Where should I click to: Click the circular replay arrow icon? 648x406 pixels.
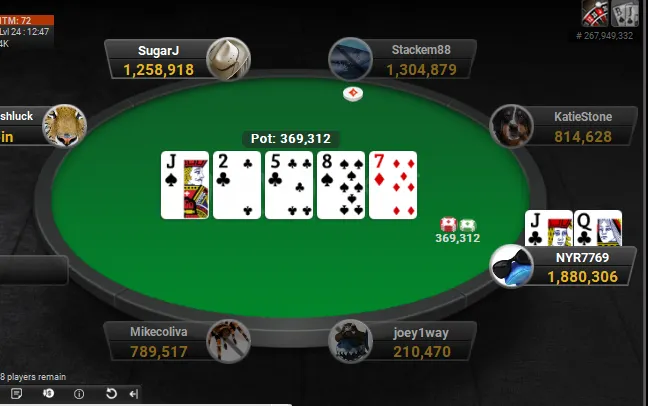(111, 394)
